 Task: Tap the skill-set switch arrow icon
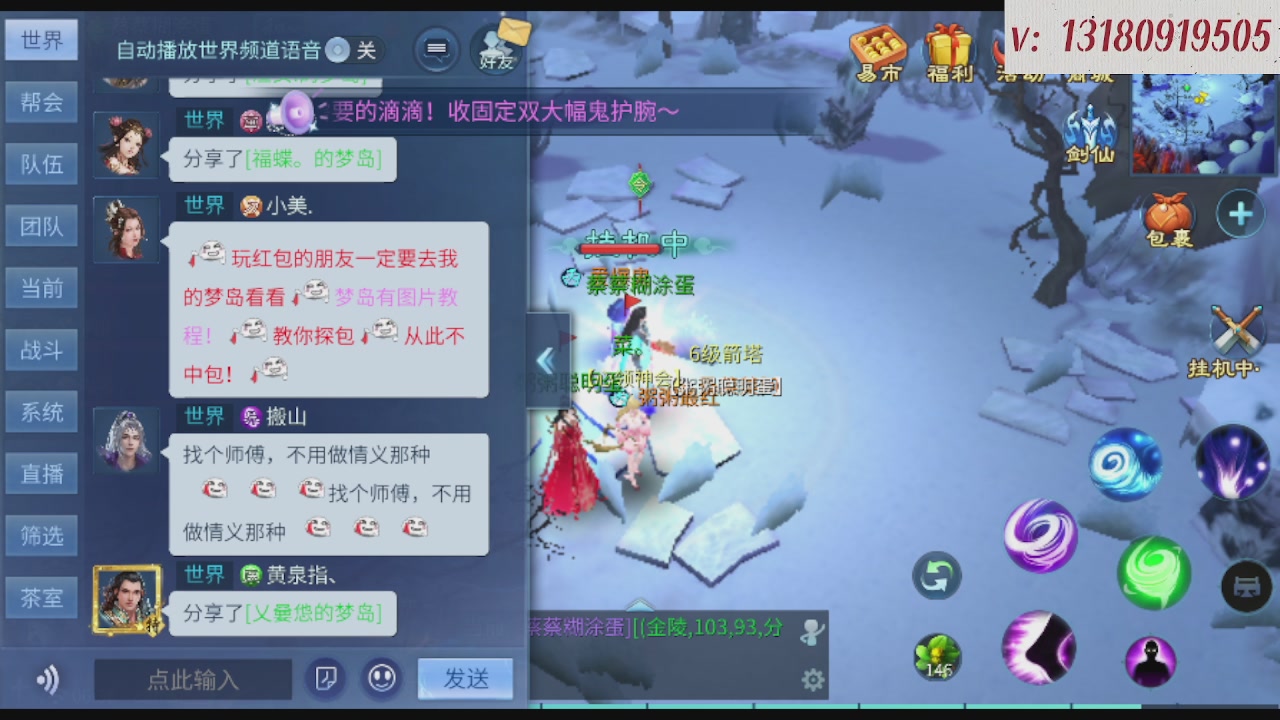[935, 577]
